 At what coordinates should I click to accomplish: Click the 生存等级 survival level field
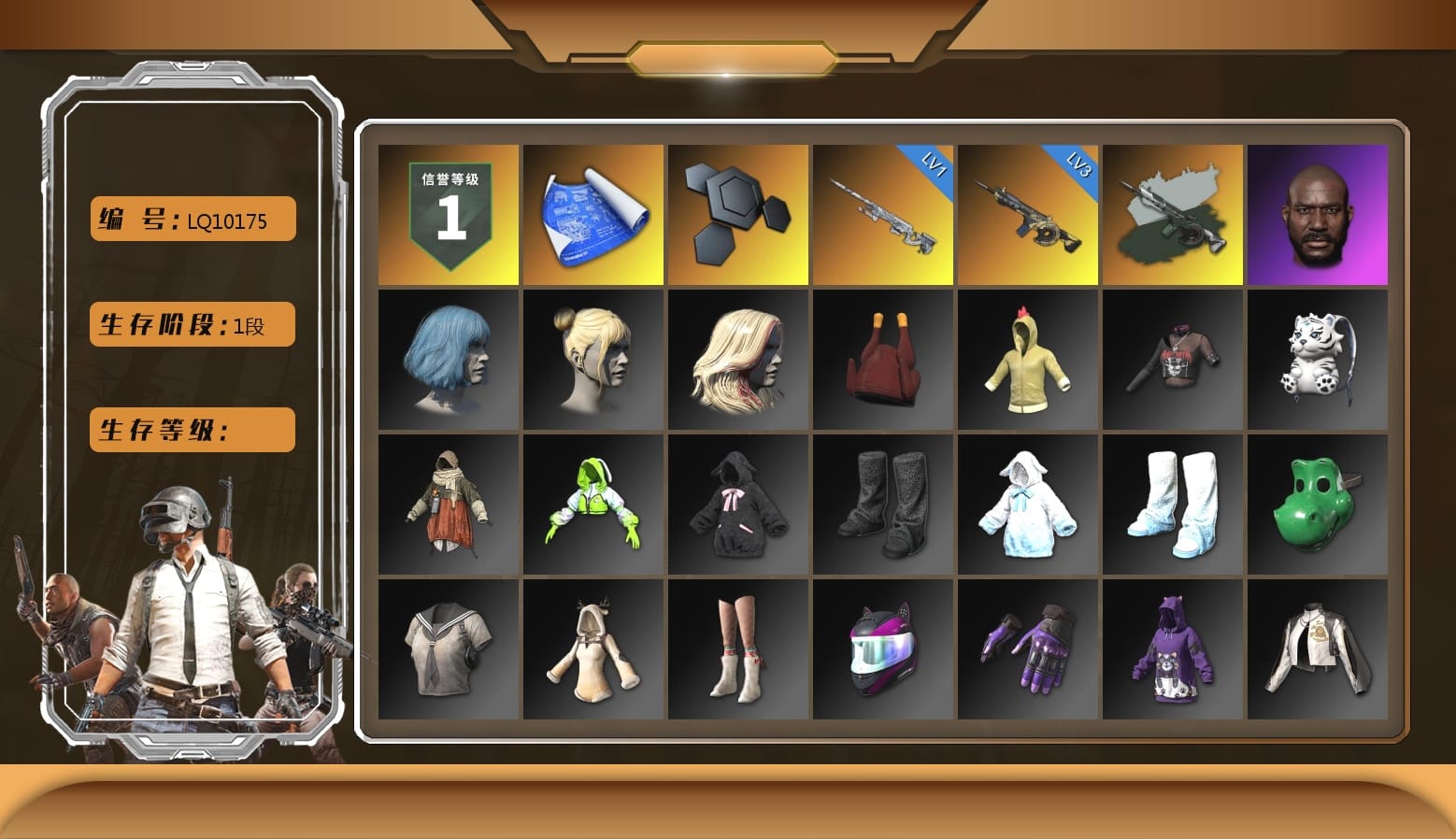point(191,430)
